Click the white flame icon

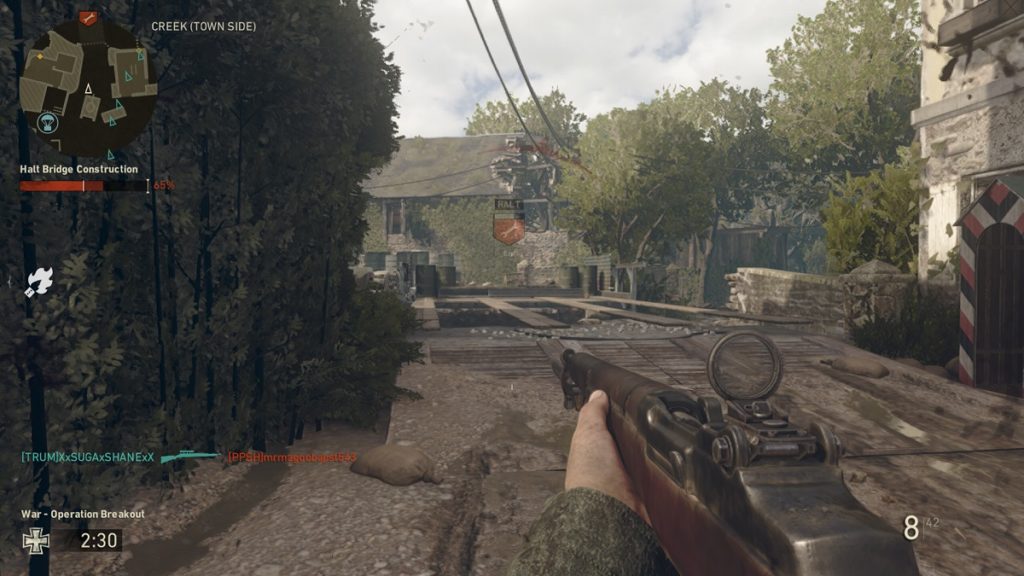pos(40,281)
